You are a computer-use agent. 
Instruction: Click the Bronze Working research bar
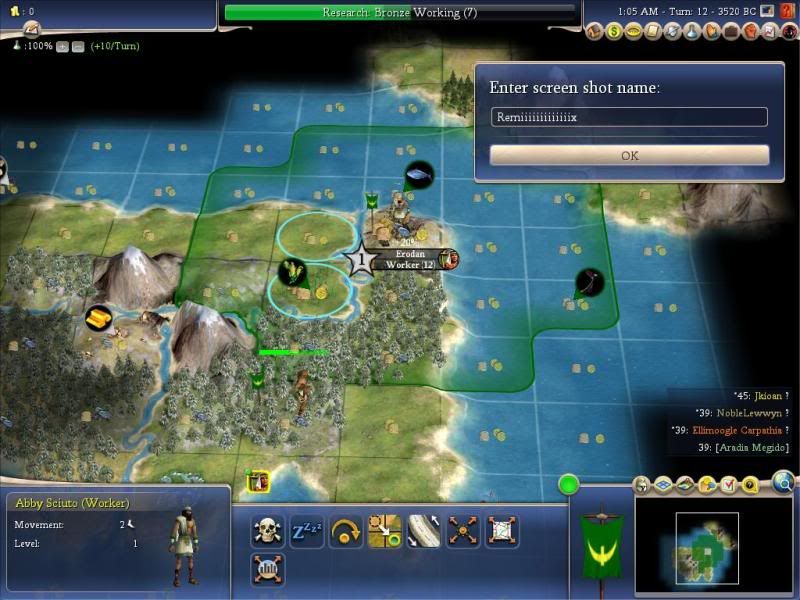point(400,12)
